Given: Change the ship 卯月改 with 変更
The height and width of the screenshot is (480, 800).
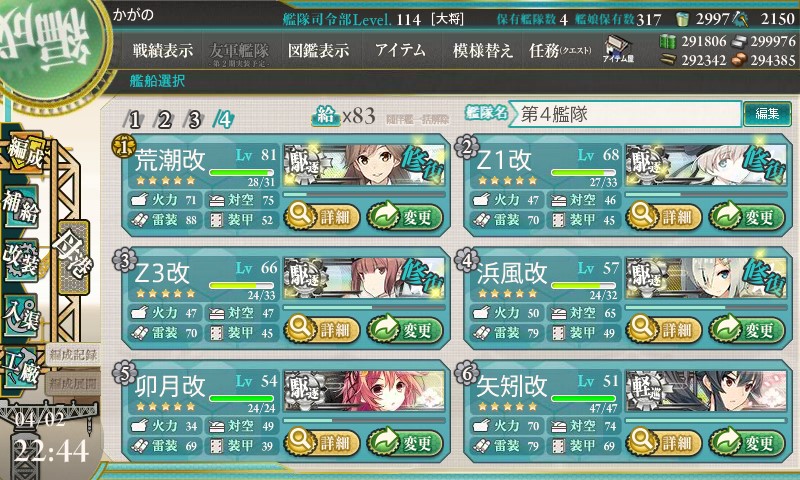Looking at the screenshot, I should [404, 442].
